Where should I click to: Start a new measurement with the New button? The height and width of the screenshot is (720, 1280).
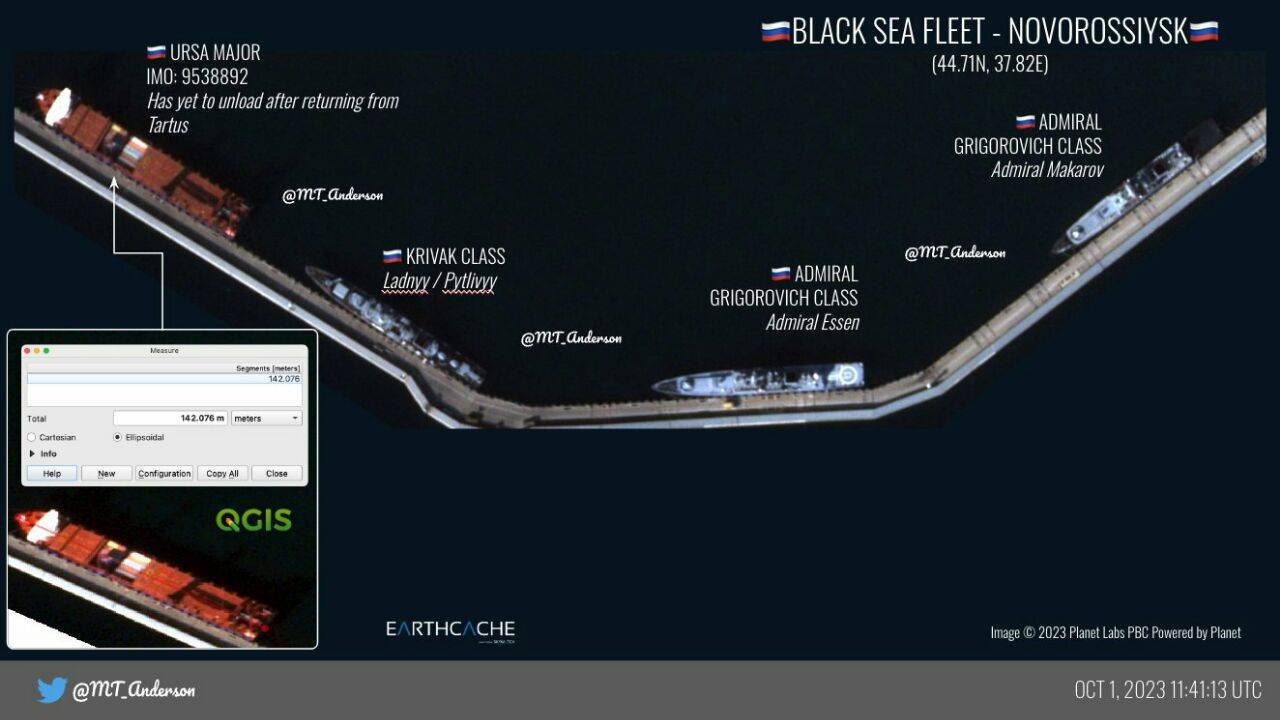[x=107, y=473]
